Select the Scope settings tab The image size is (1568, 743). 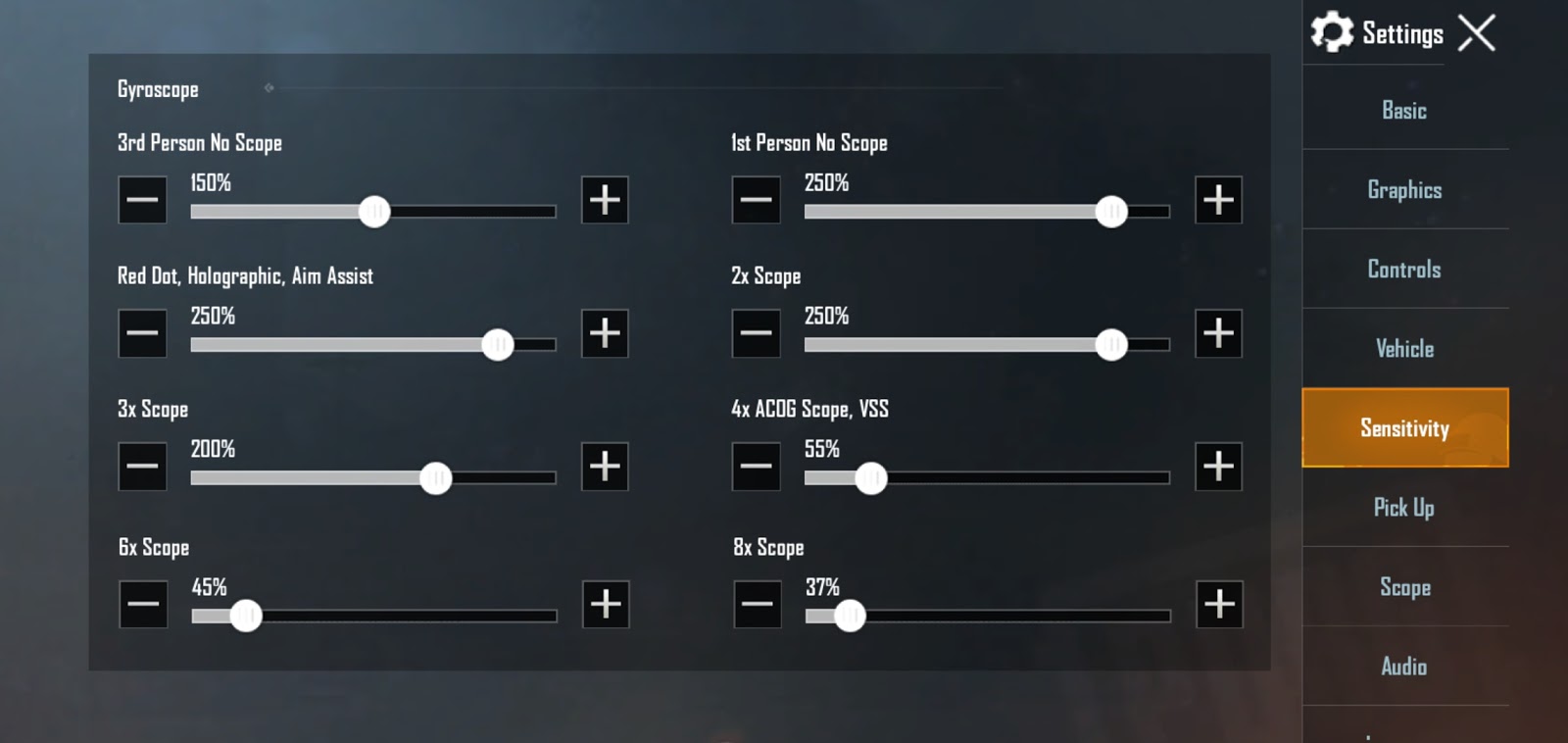pos(1404,587)
